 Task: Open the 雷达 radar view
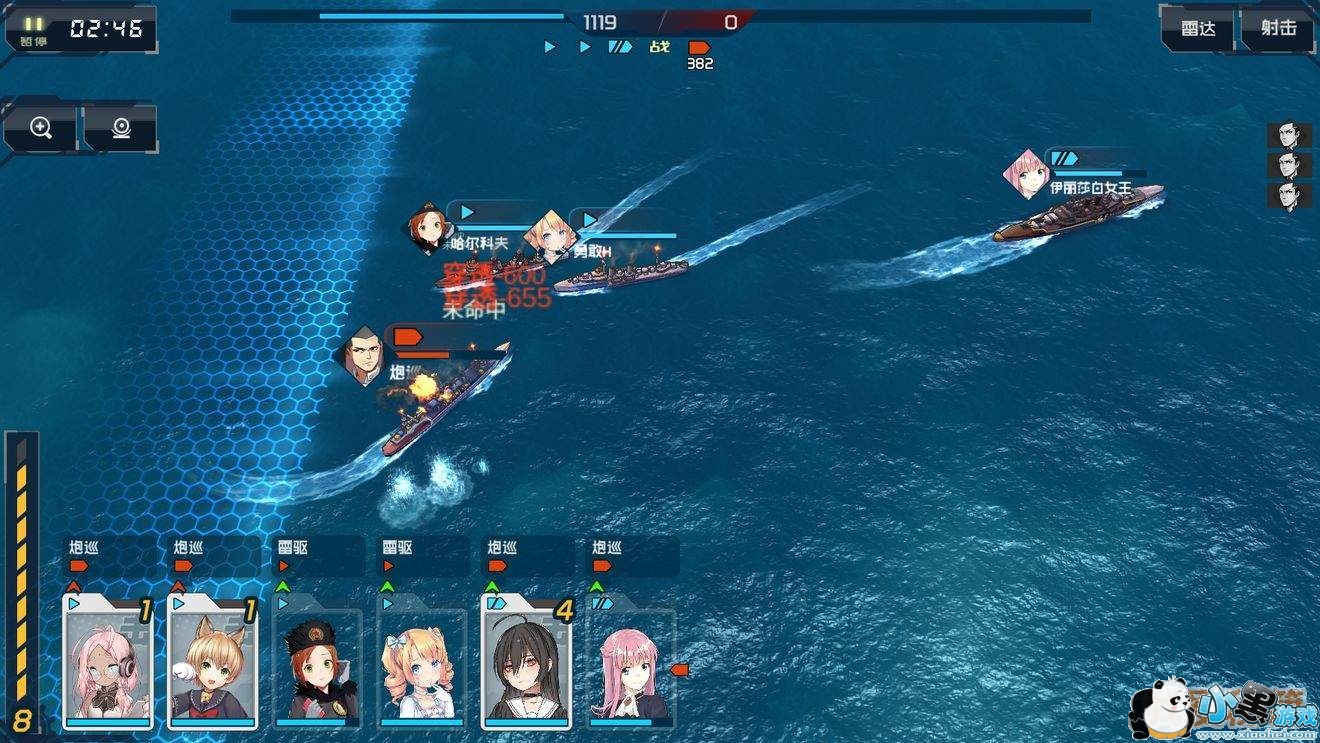tap(1198, 29)
